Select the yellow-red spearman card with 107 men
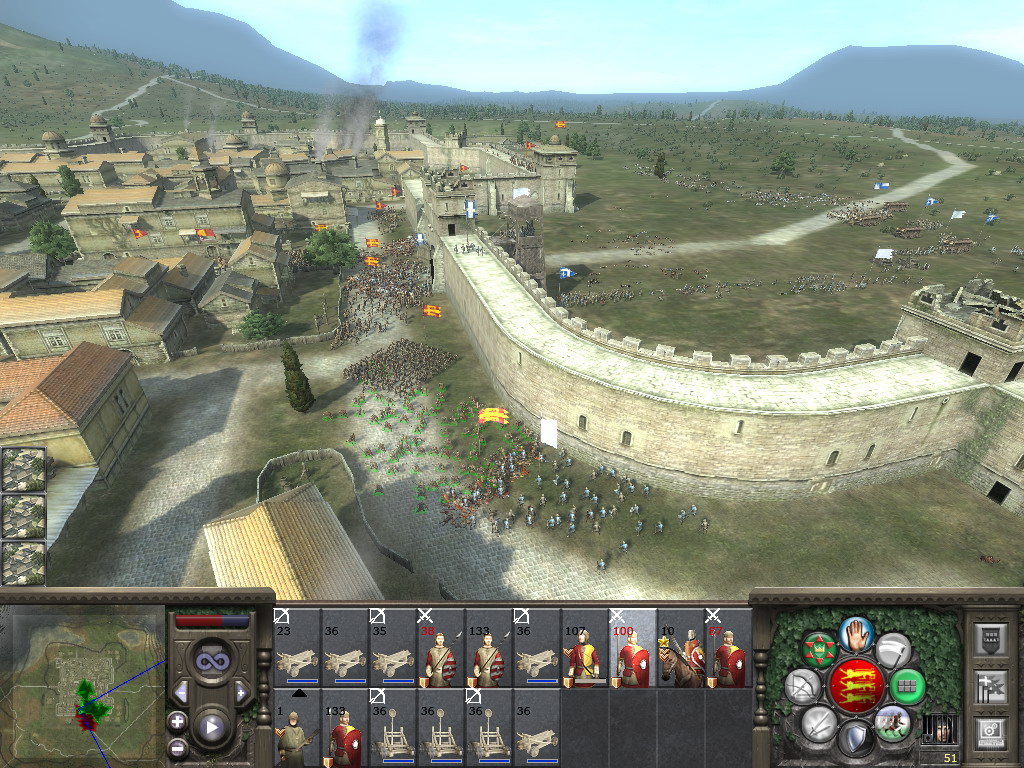The width and height of the screenshot is (1024, 768). tap(585, 648)
